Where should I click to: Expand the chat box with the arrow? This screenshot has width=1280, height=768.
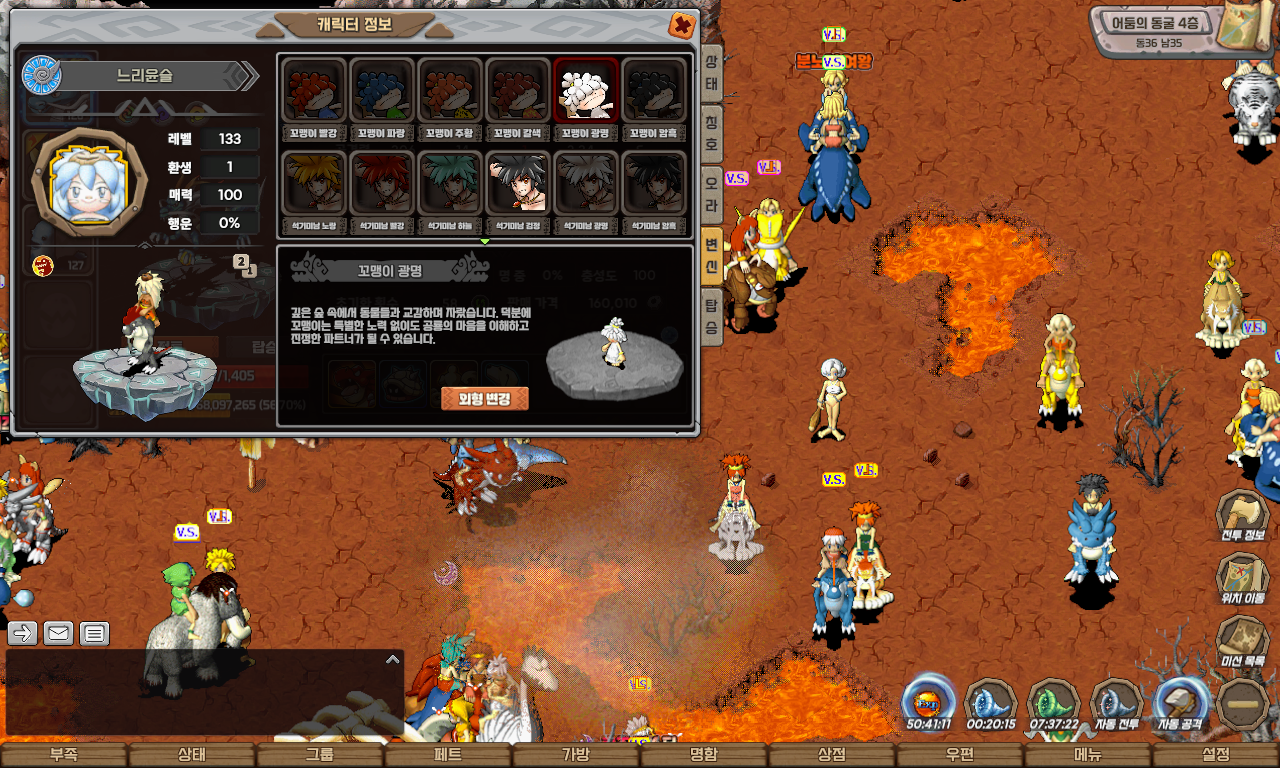[393, 660]
